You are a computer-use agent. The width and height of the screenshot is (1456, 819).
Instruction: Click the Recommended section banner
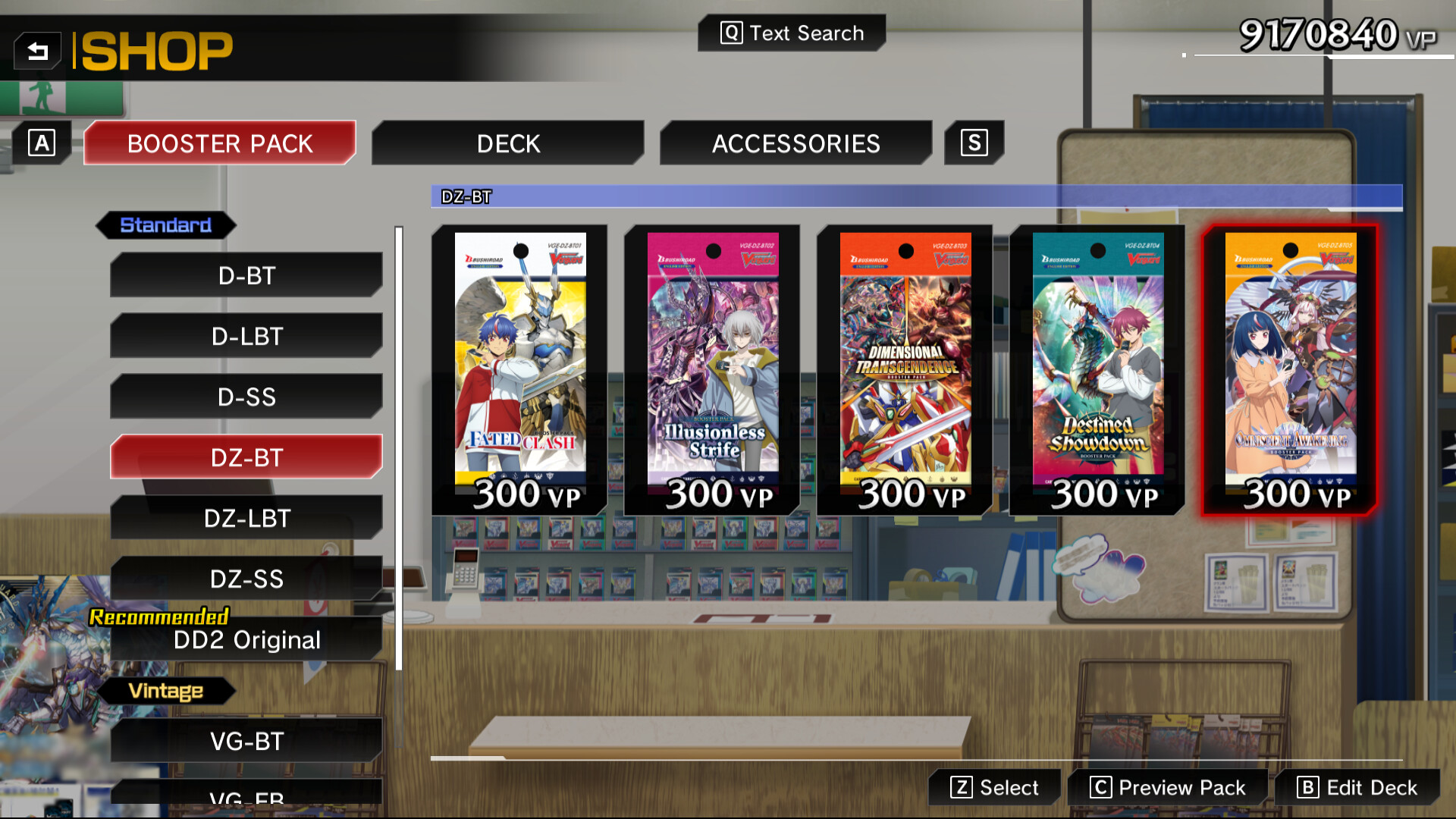click(158, 616)
